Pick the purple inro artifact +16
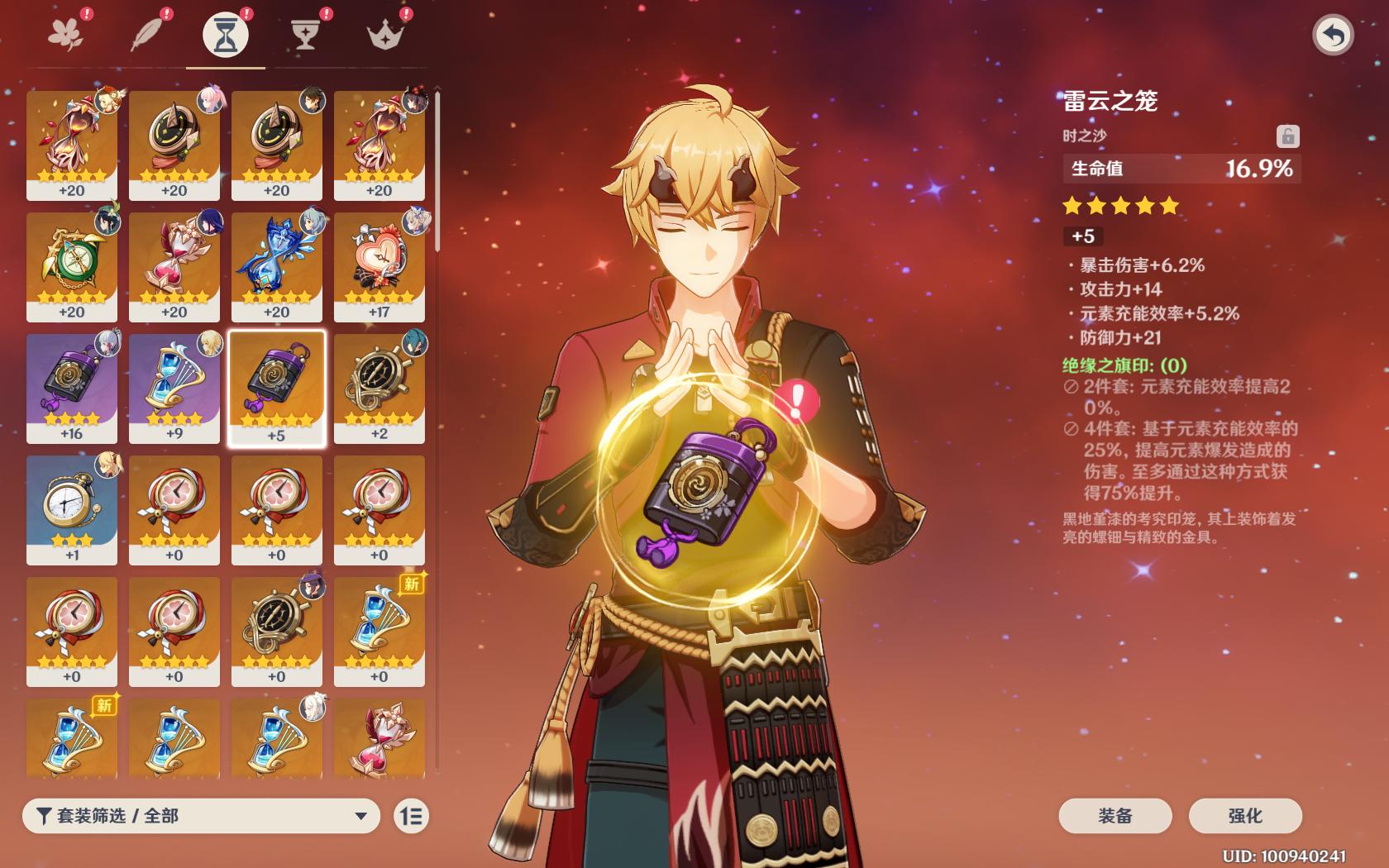This screenshot has width=1389, height=868. coord(72,388)
